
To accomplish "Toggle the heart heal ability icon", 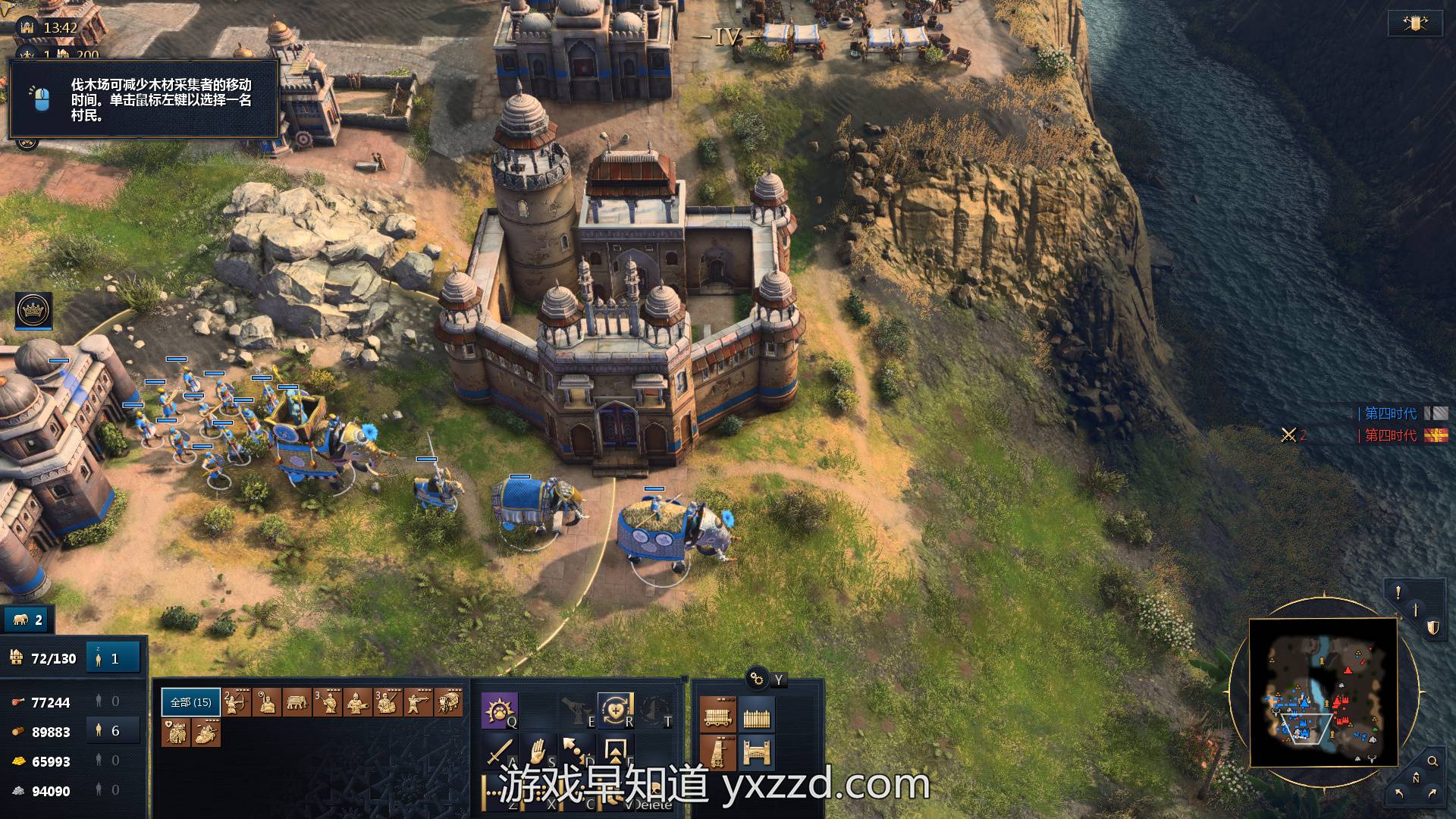I will click(x=614, y=710).
